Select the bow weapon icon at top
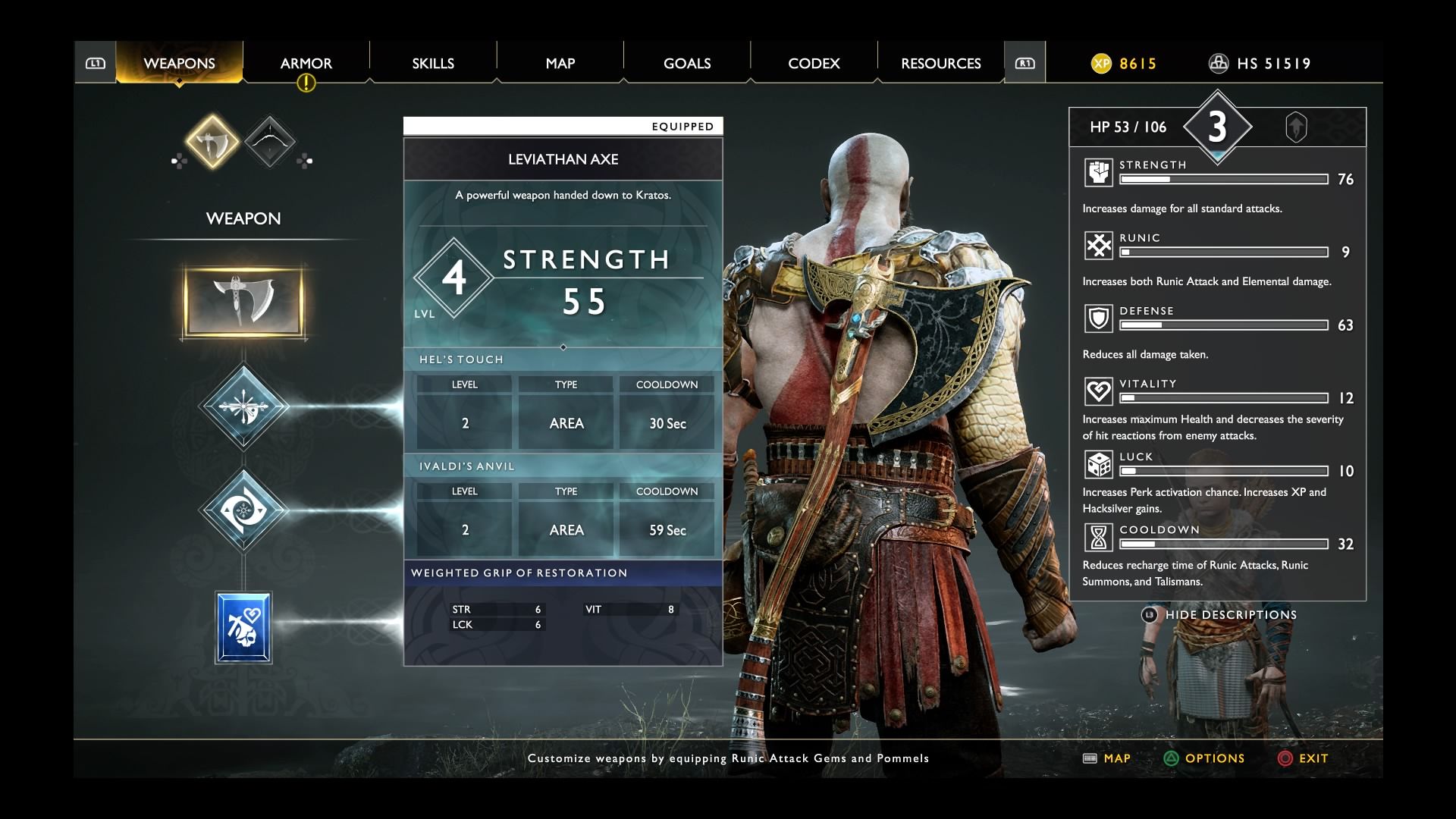This screenshot has width=1456, height=819. tap(269, 141)
